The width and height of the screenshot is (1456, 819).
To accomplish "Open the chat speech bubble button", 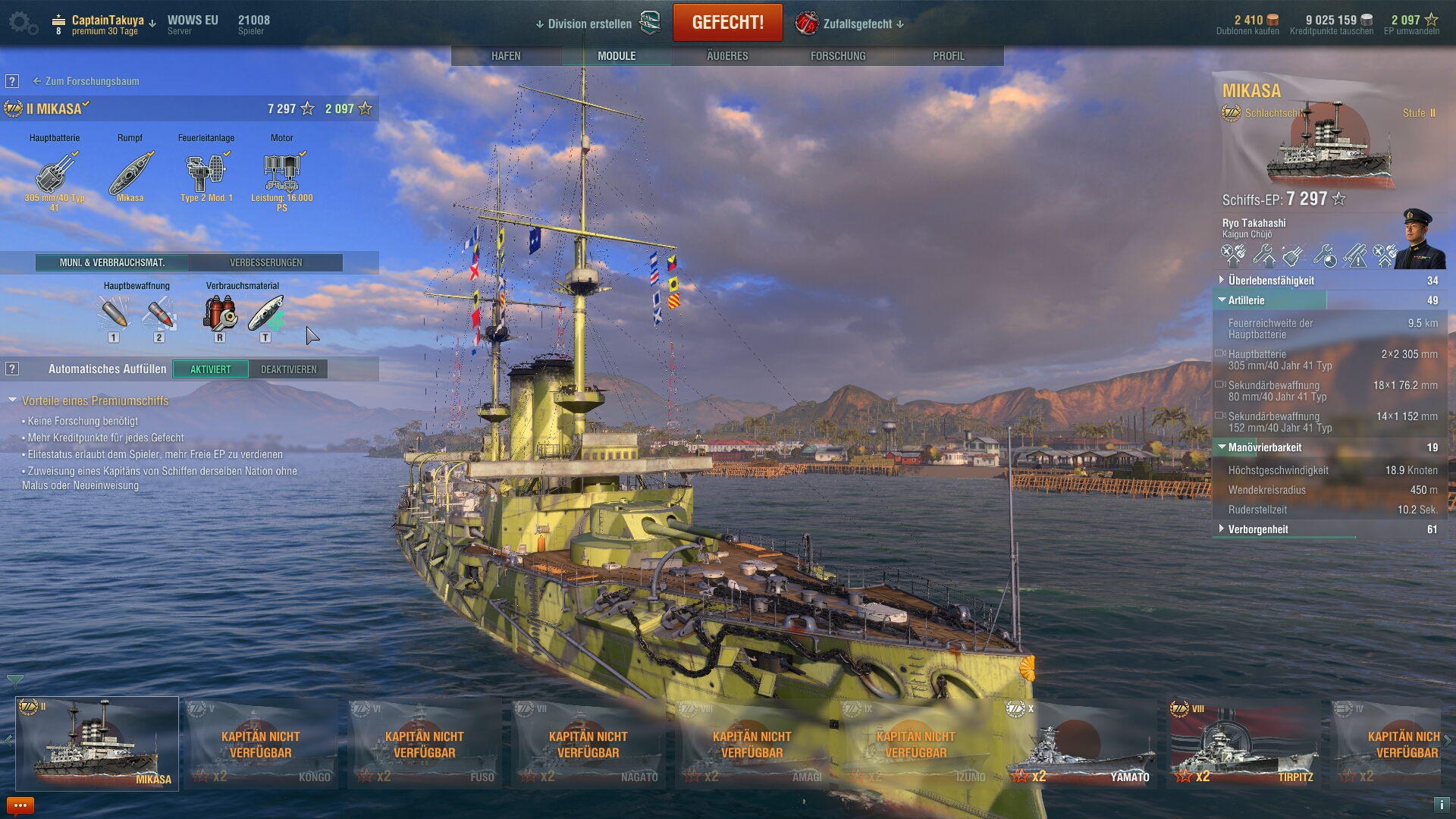I will point(20,805).
